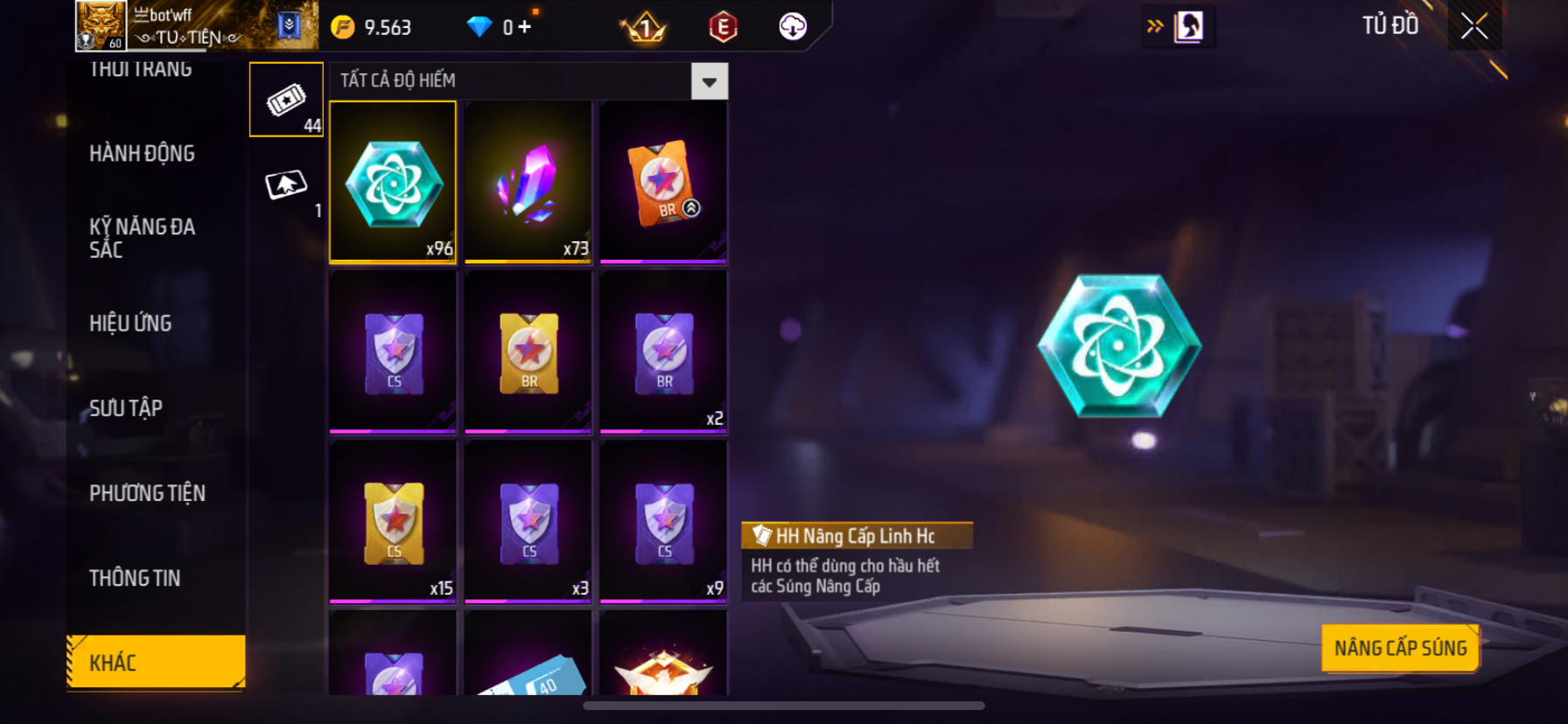Select the orange BR card item
Screen dimensions: 1568x724
point(663,182)
